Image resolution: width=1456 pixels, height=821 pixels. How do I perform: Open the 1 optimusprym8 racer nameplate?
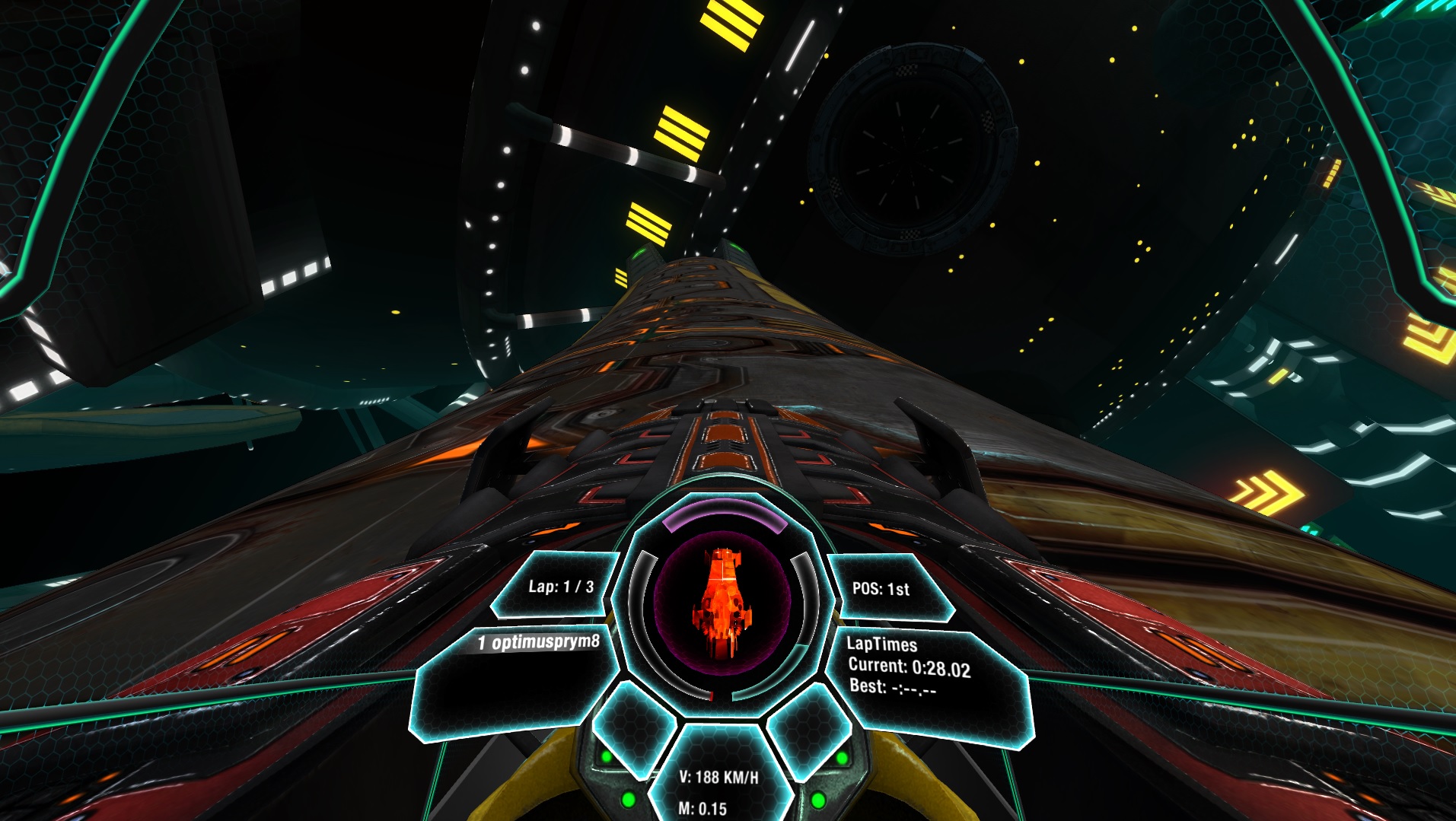(x=537, y=642)
